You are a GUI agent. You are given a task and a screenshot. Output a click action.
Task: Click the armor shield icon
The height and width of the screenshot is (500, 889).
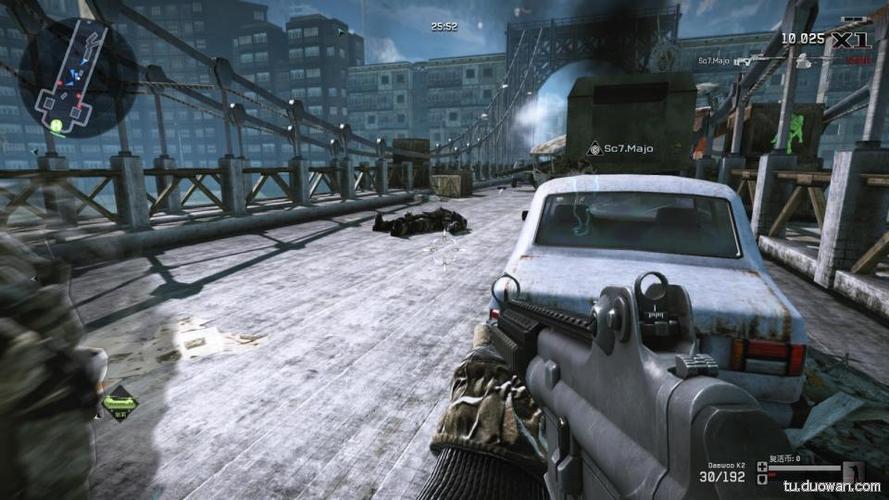pos(763,478)
